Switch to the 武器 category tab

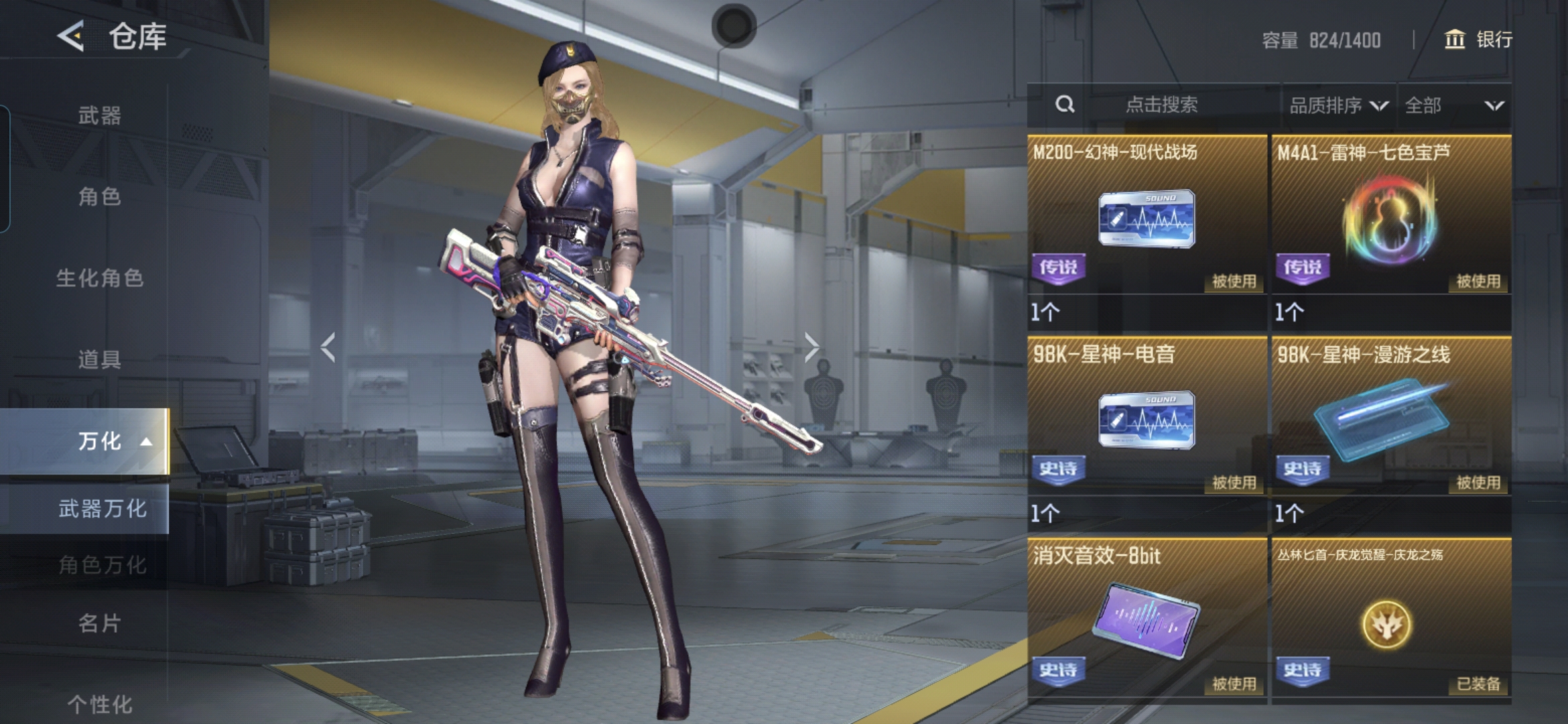[x=99, y=115]
